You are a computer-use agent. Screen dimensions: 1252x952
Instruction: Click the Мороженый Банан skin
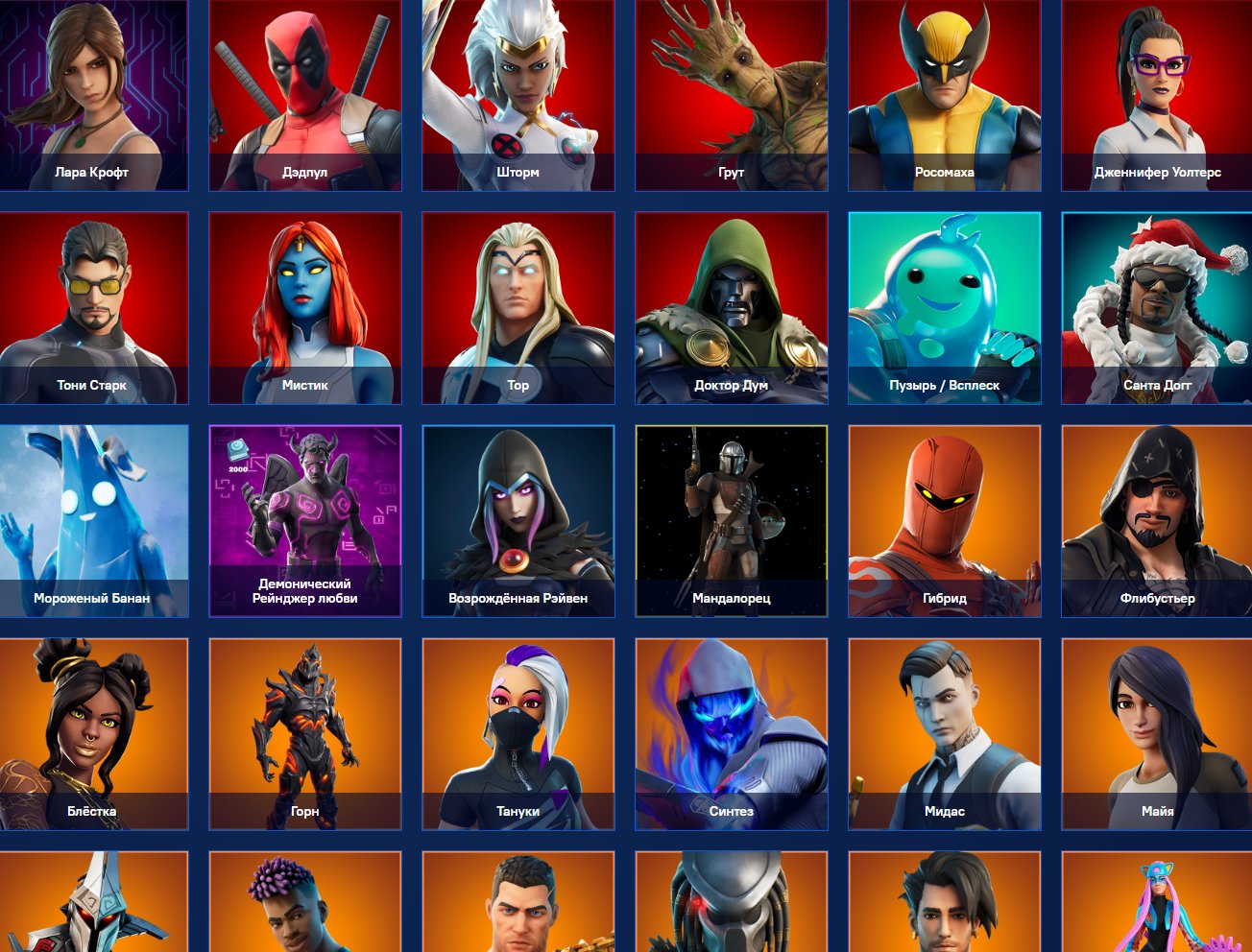pyautogui.click(x=93, y=520)
